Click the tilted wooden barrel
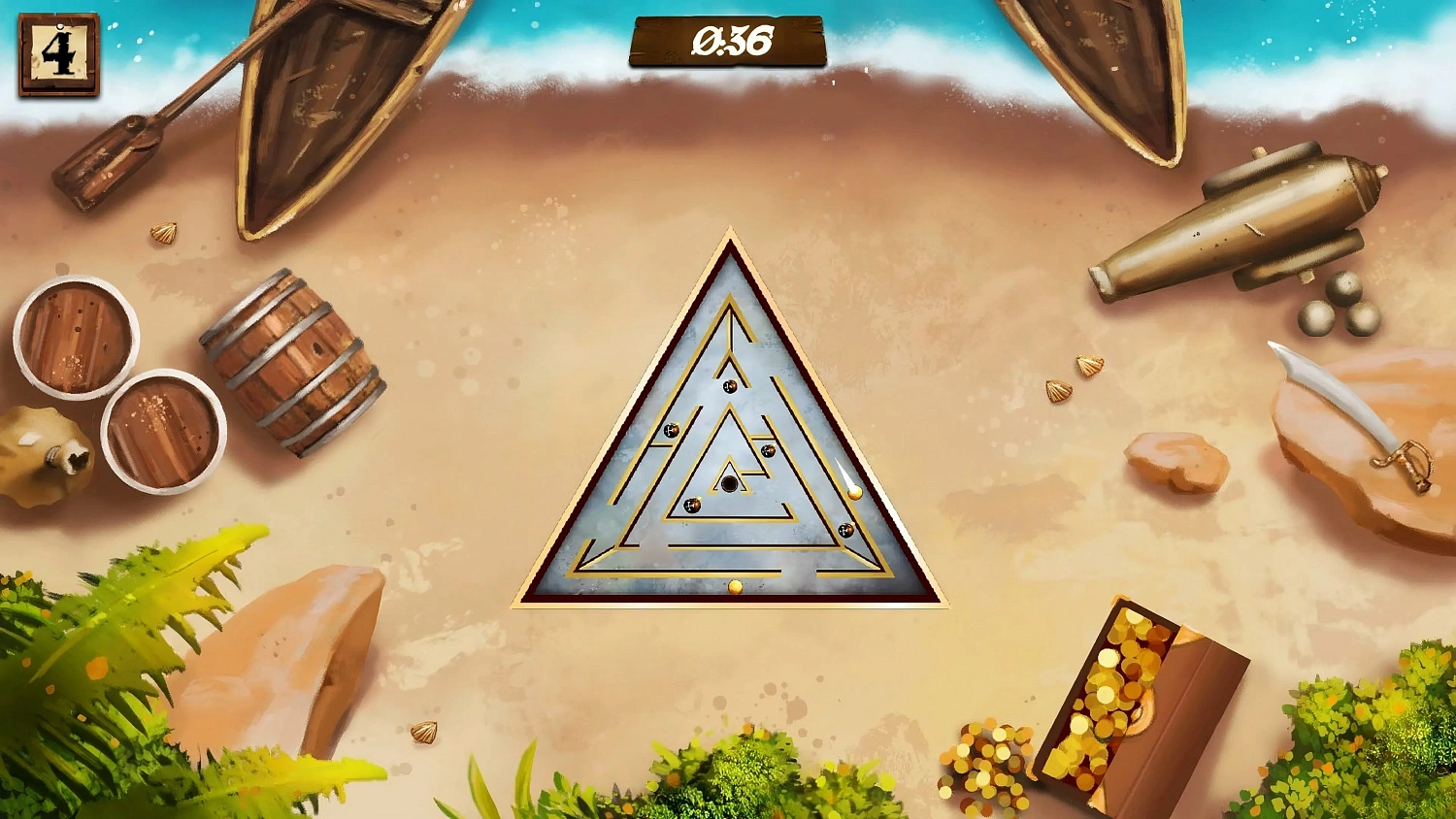Image resolution: width=1456 pixels, height=819 pixels. point(291,364)
